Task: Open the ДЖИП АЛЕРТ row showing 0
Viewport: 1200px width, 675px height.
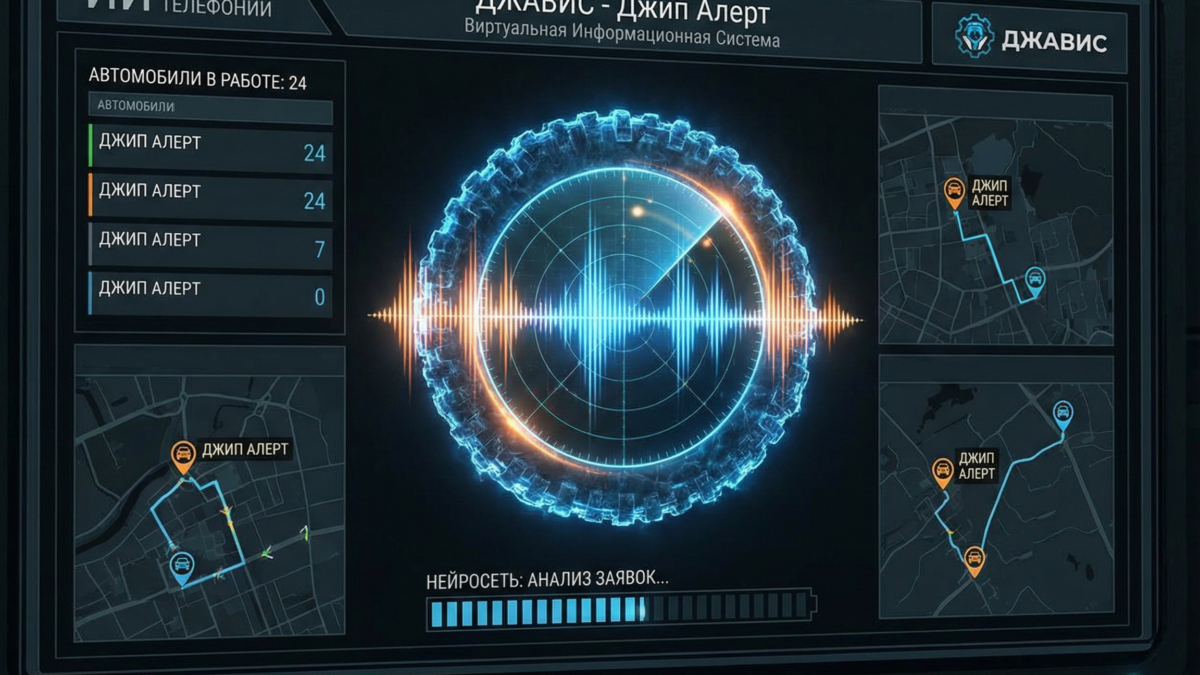Action: [x=209, y=292]
